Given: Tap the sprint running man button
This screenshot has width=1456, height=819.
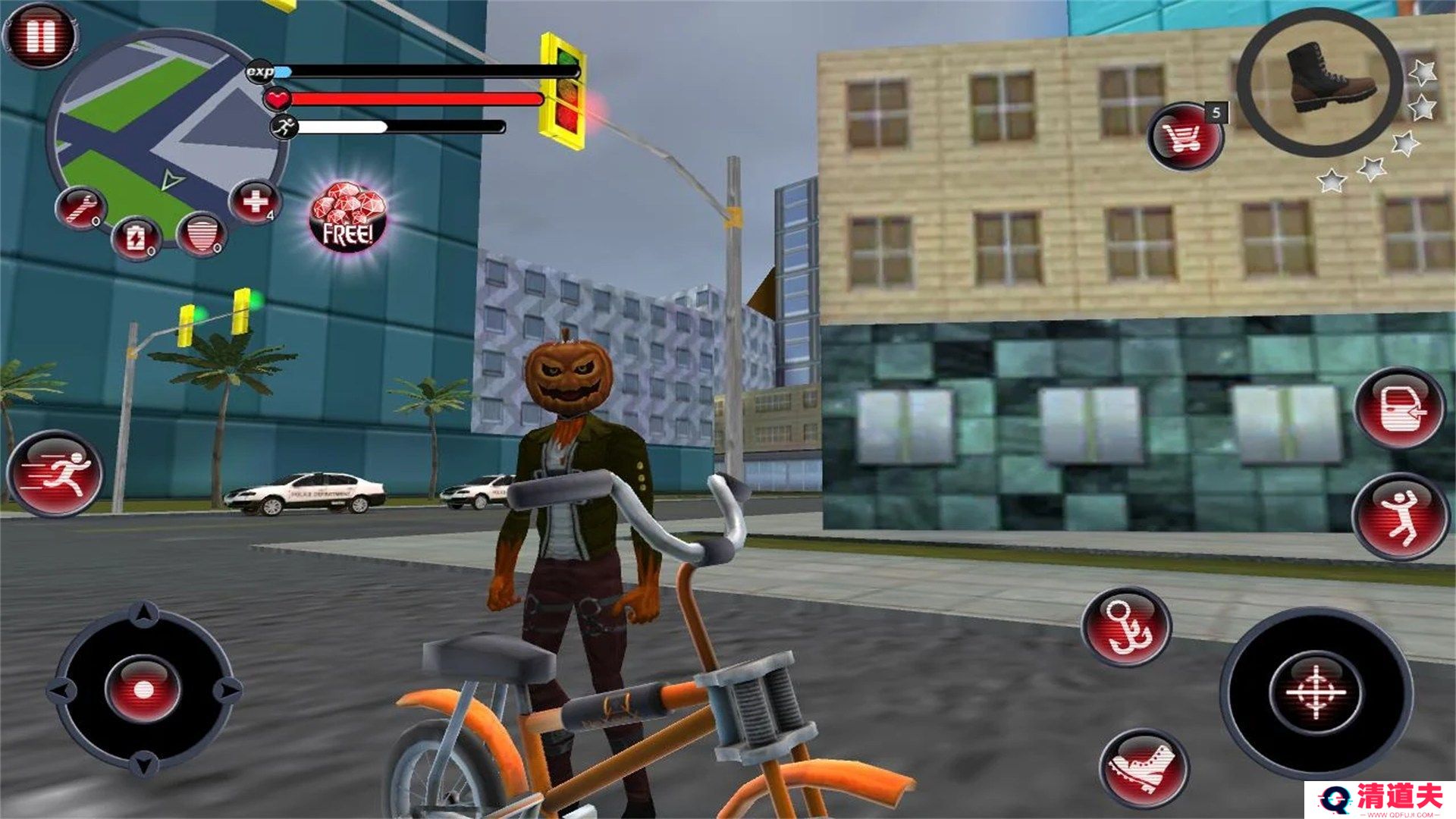Looking at the screenshot, I should [x=55, y=474].
